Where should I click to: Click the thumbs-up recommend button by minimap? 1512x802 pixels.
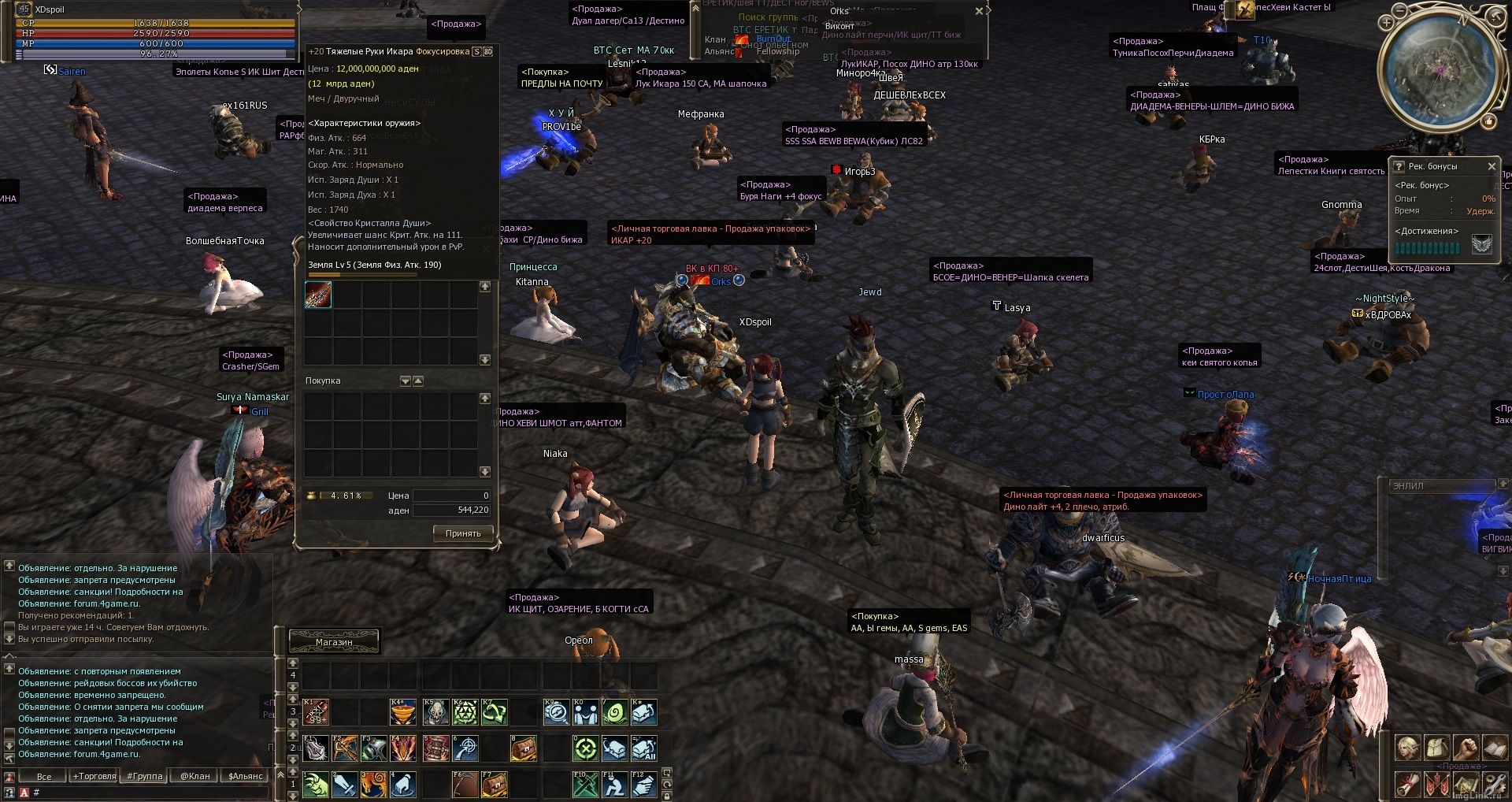pyautogui.click(x=1488, y=121)
